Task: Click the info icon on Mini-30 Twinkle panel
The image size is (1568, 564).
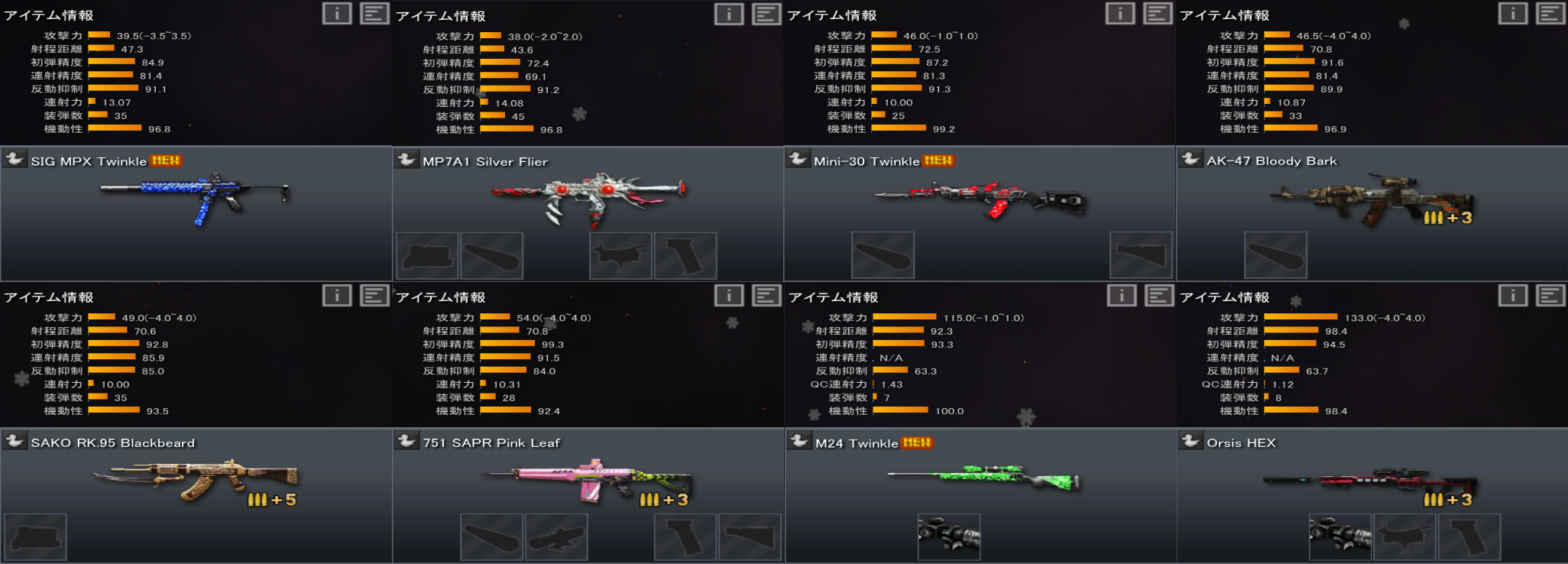Action: 1119,13
